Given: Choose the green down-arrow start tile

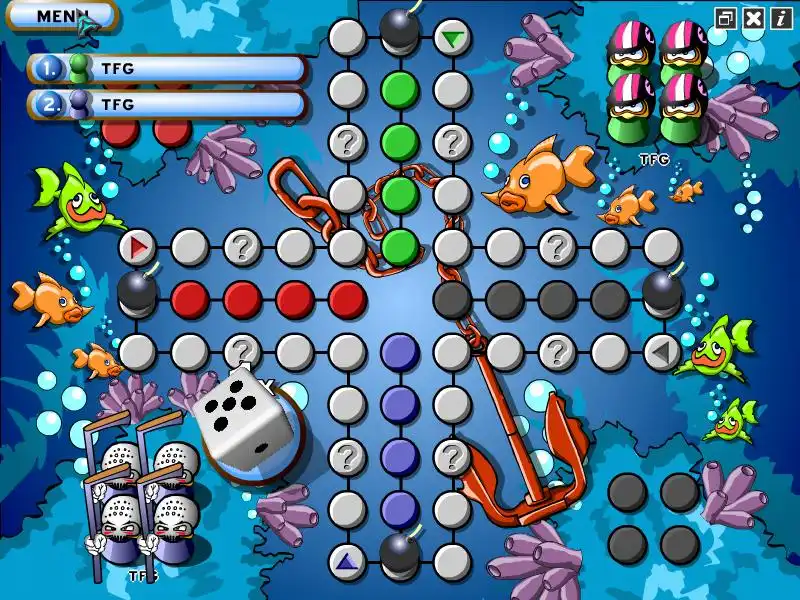Looking at the screenshot, I should (x=452, y=38).
